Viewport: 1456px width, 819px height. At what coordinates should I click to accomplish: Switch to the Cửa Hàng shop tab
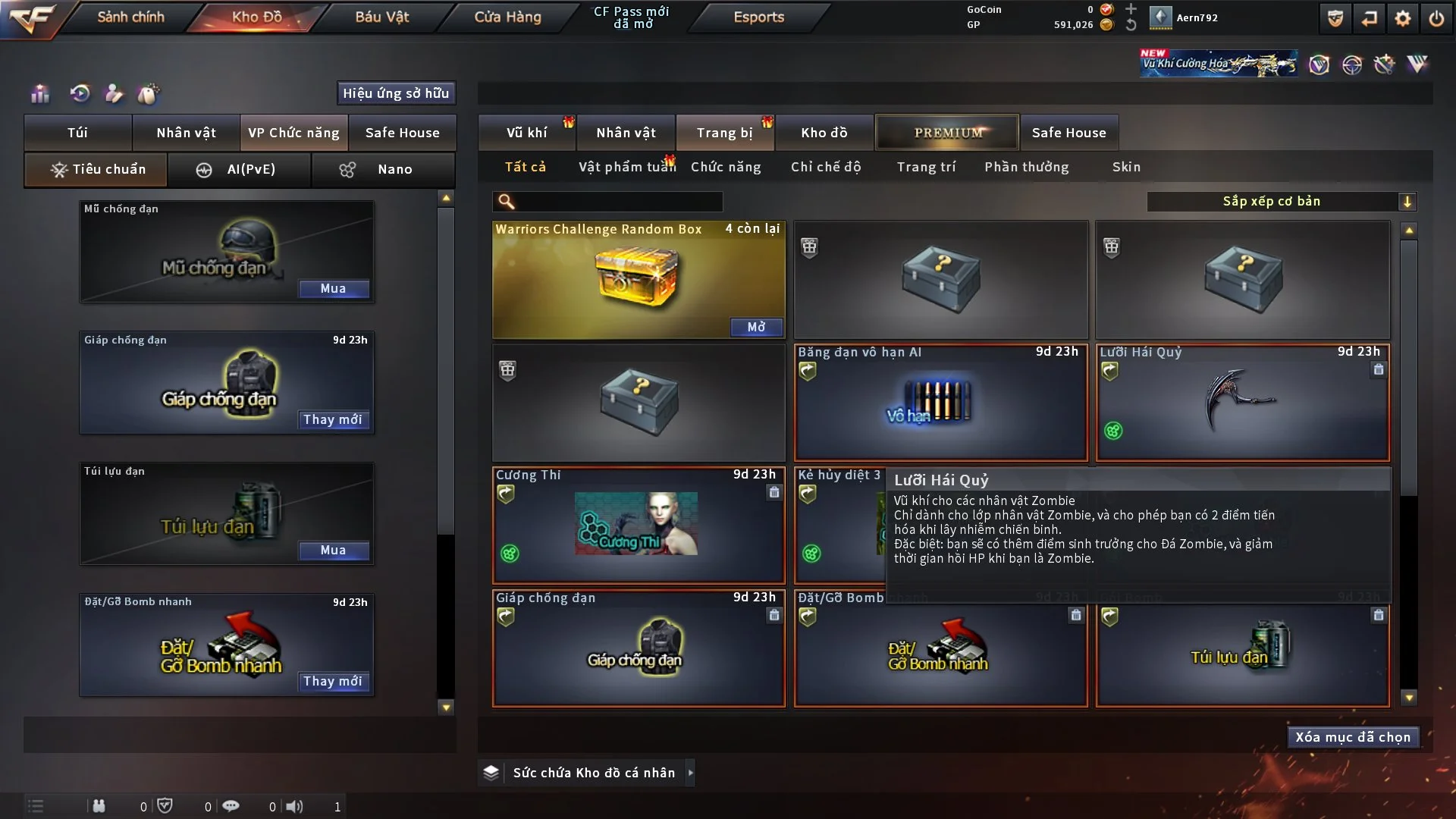click(507, 17)
